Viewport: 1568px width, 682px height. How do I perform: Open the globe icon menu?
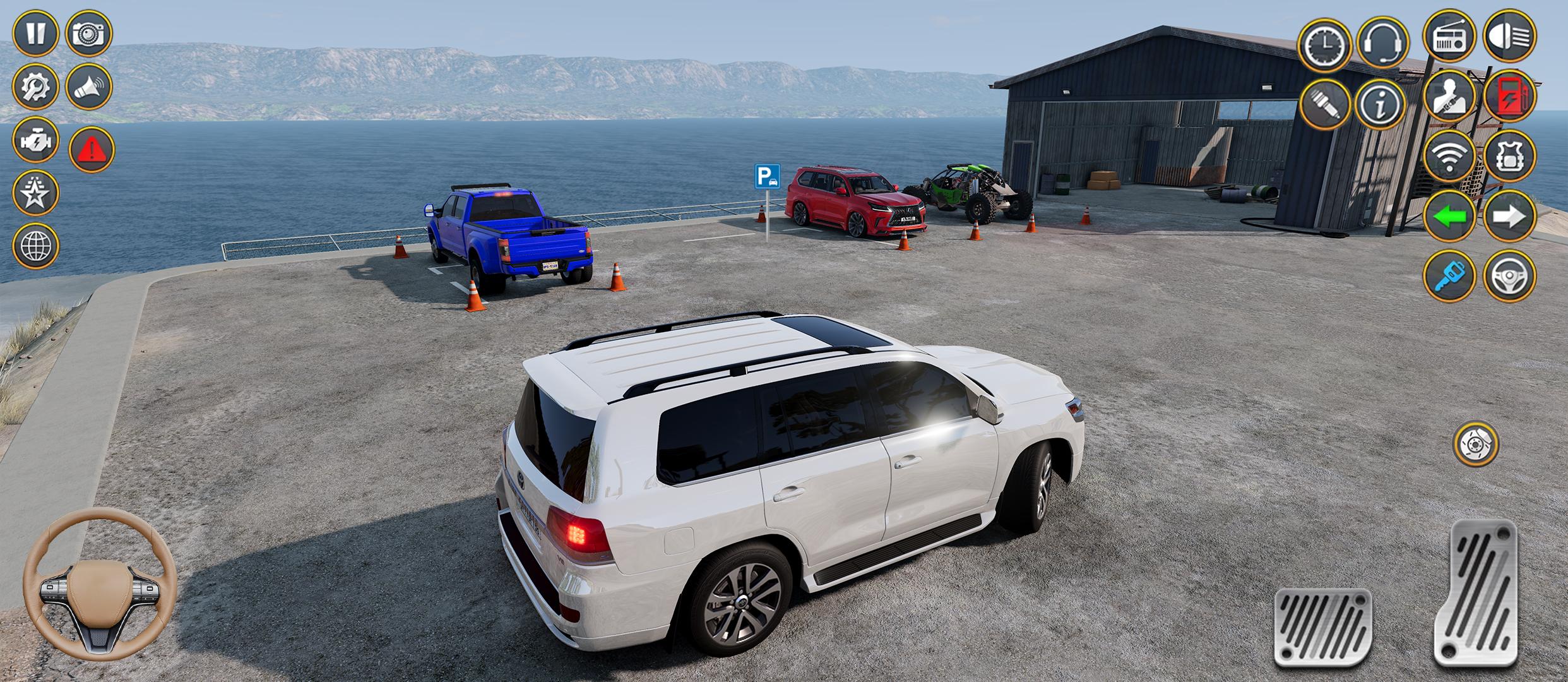click(36, 246)
